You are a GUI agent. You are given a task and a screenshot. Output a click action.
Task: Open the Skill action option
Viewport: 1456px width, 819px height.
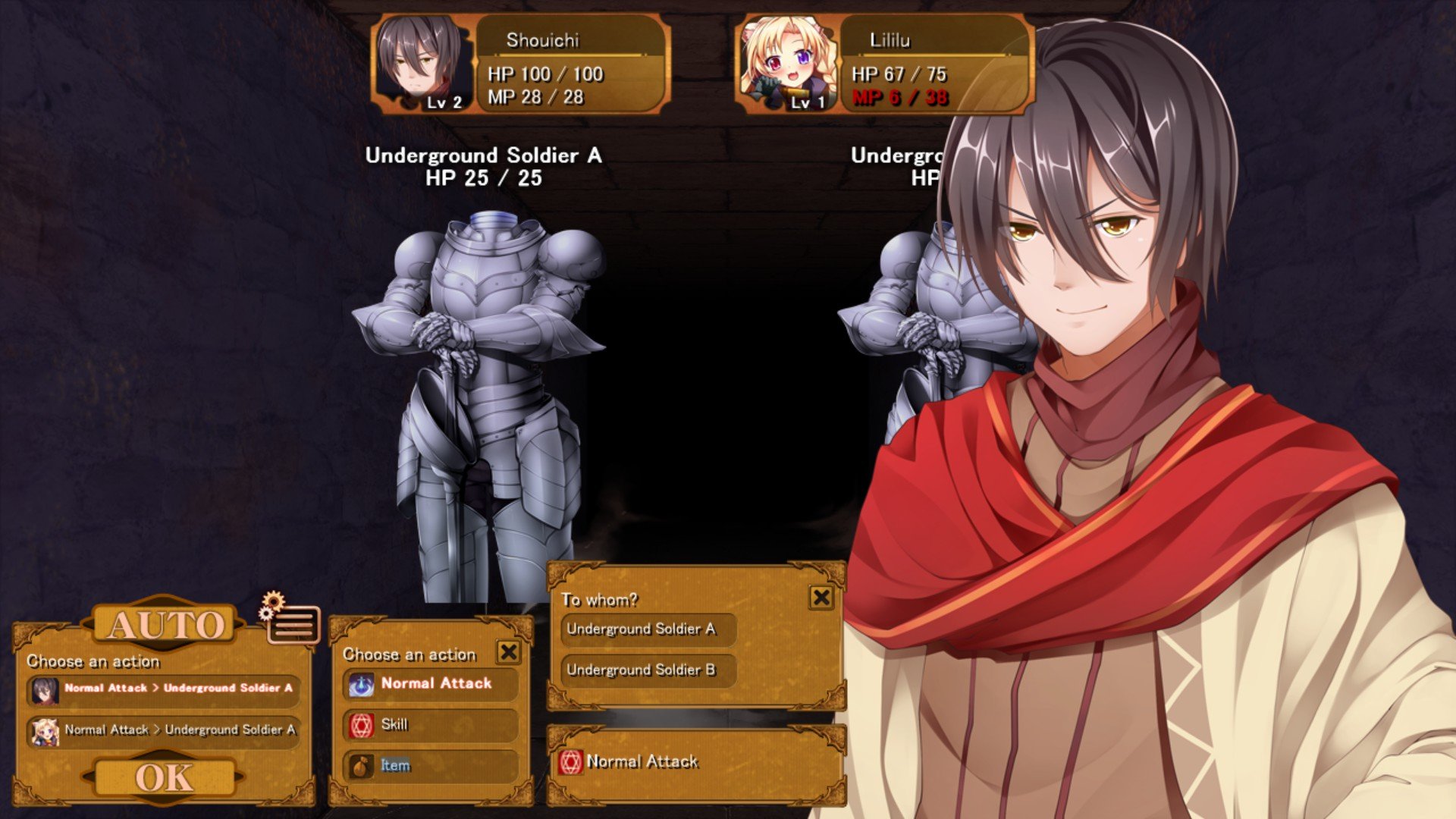[x=431, y=725]
